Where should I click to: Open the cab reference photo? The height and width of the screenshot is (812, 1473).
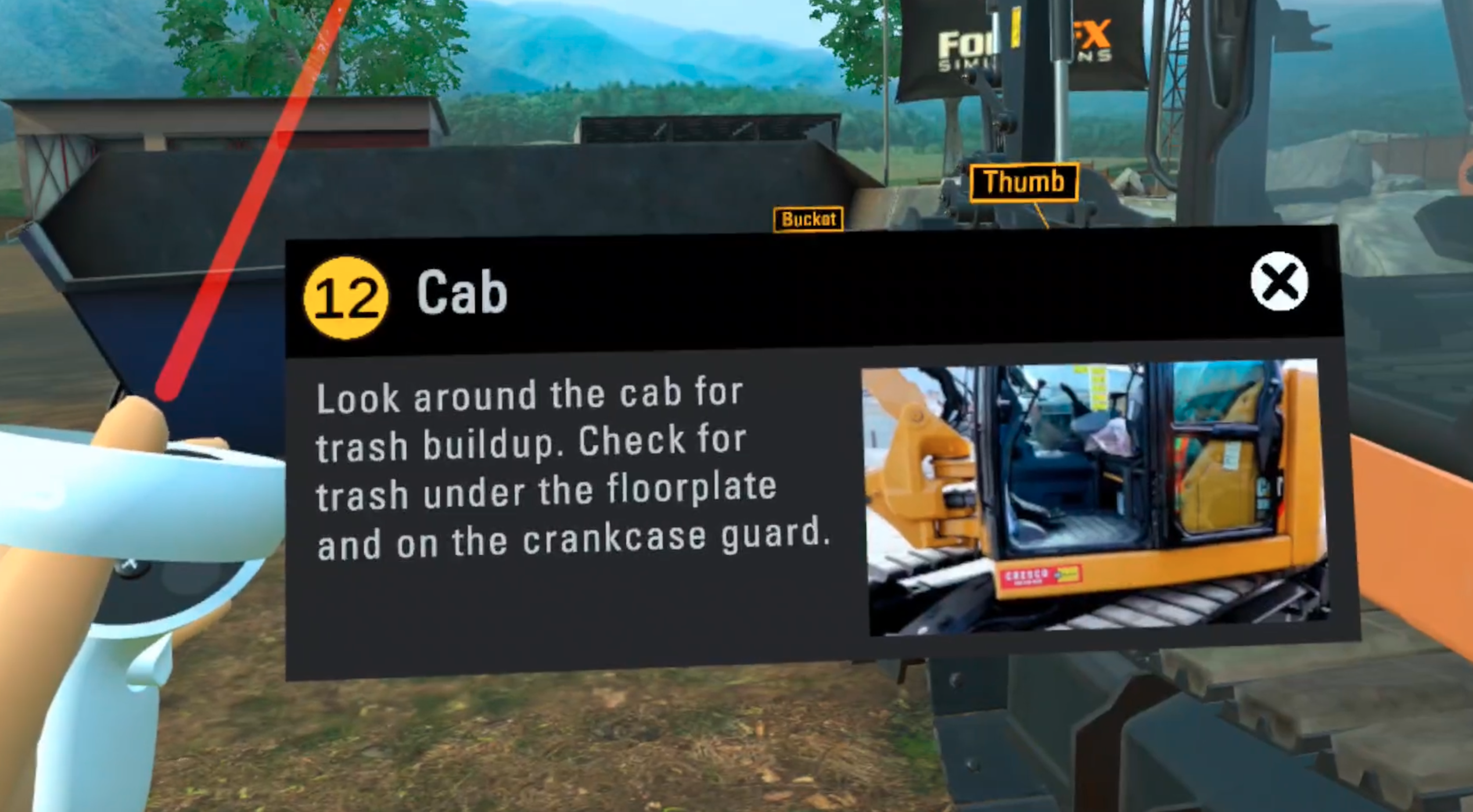(x=1095, y=496)
